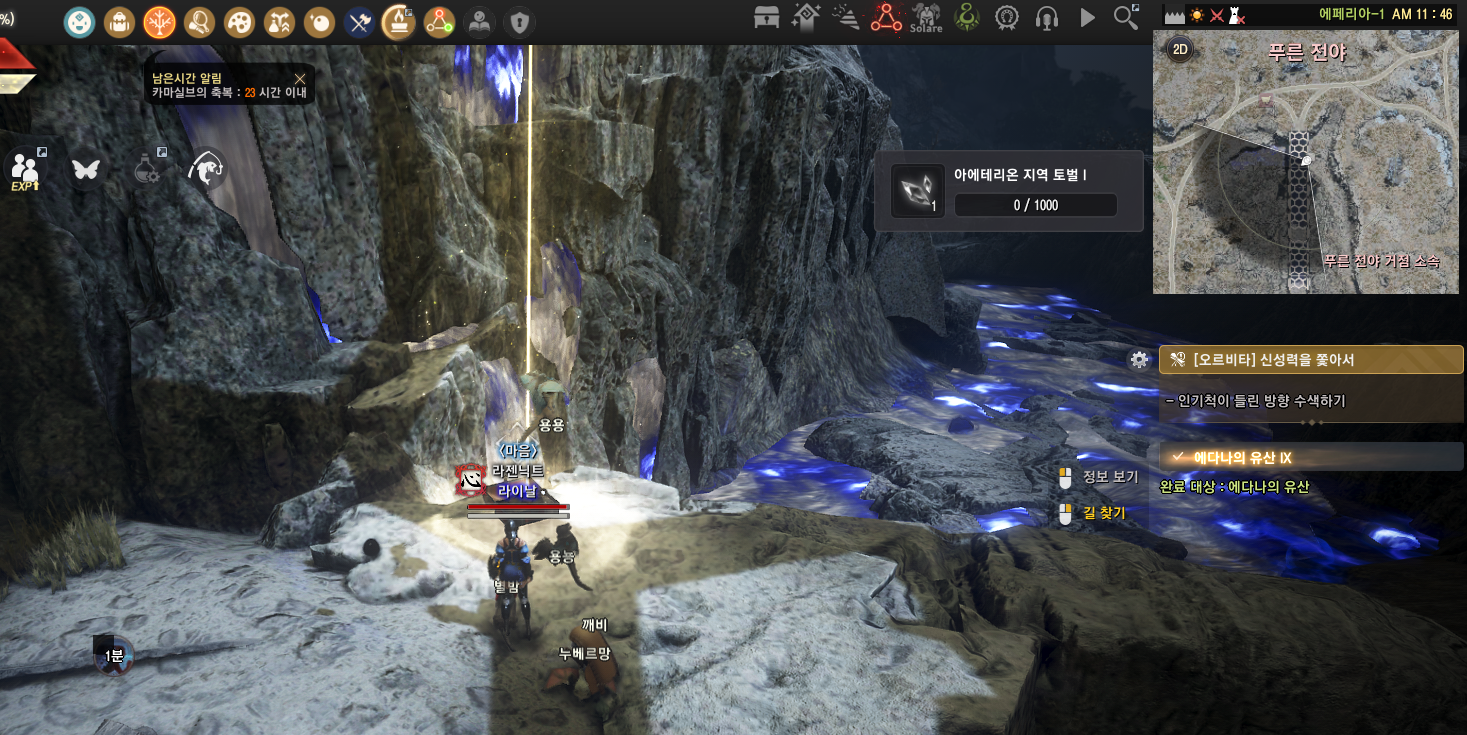
Task: Activate the EXP party buff icon
Action: click(x=25, y=169)
